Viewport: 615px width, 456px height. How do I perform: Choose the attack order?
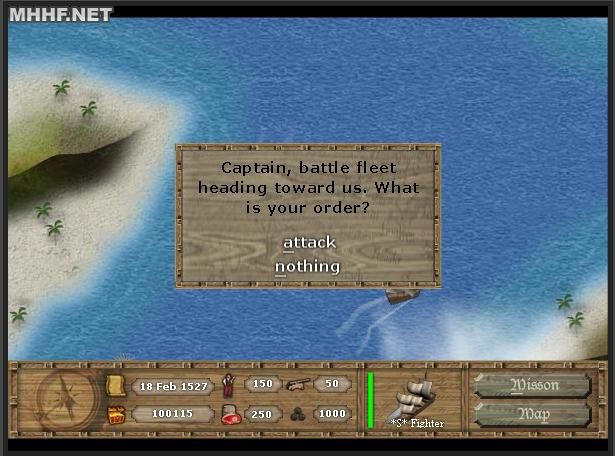coord(309,242)
